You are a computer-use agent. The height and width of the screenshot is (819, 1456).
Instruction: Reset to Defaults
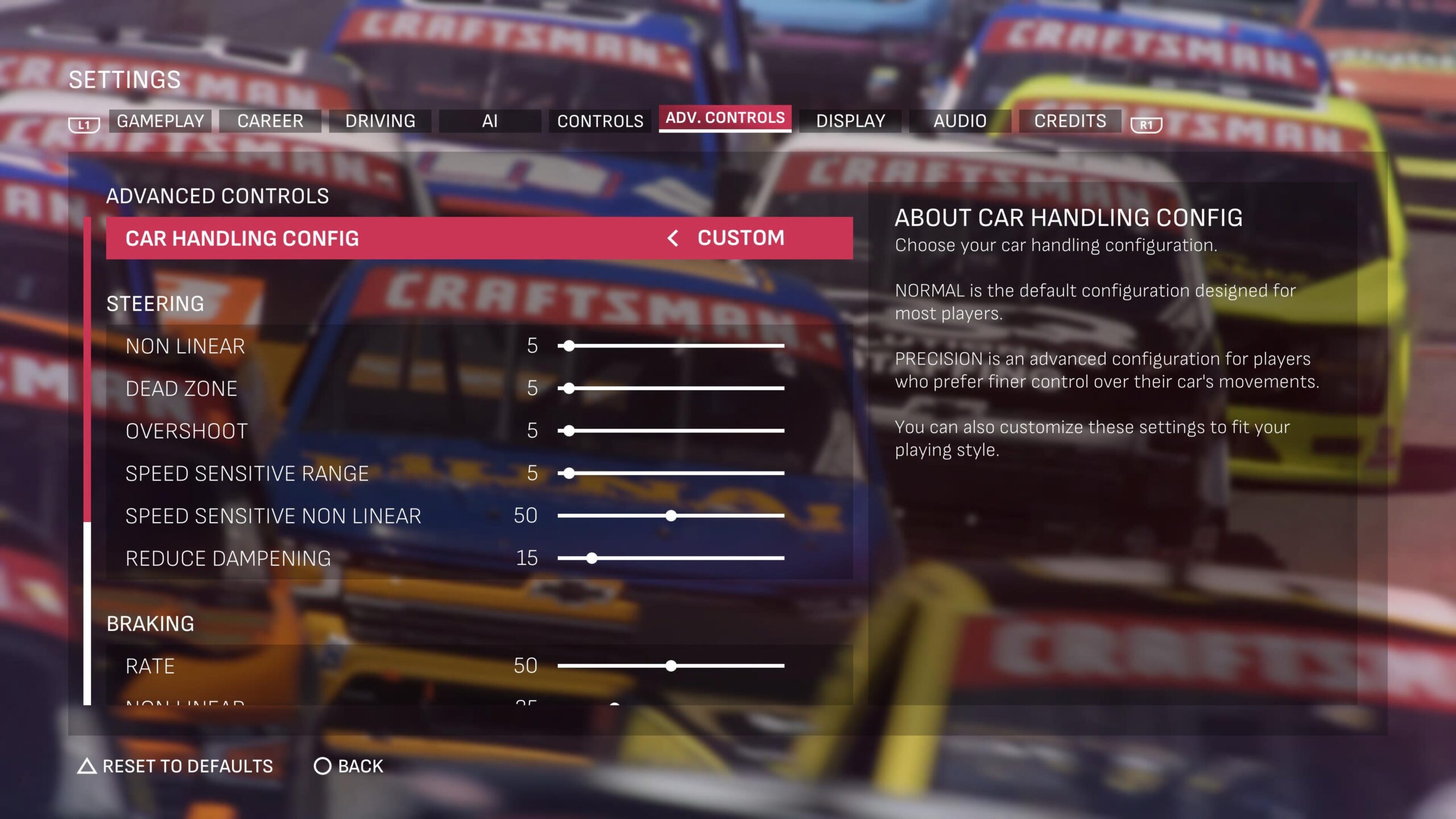[175, 767]
